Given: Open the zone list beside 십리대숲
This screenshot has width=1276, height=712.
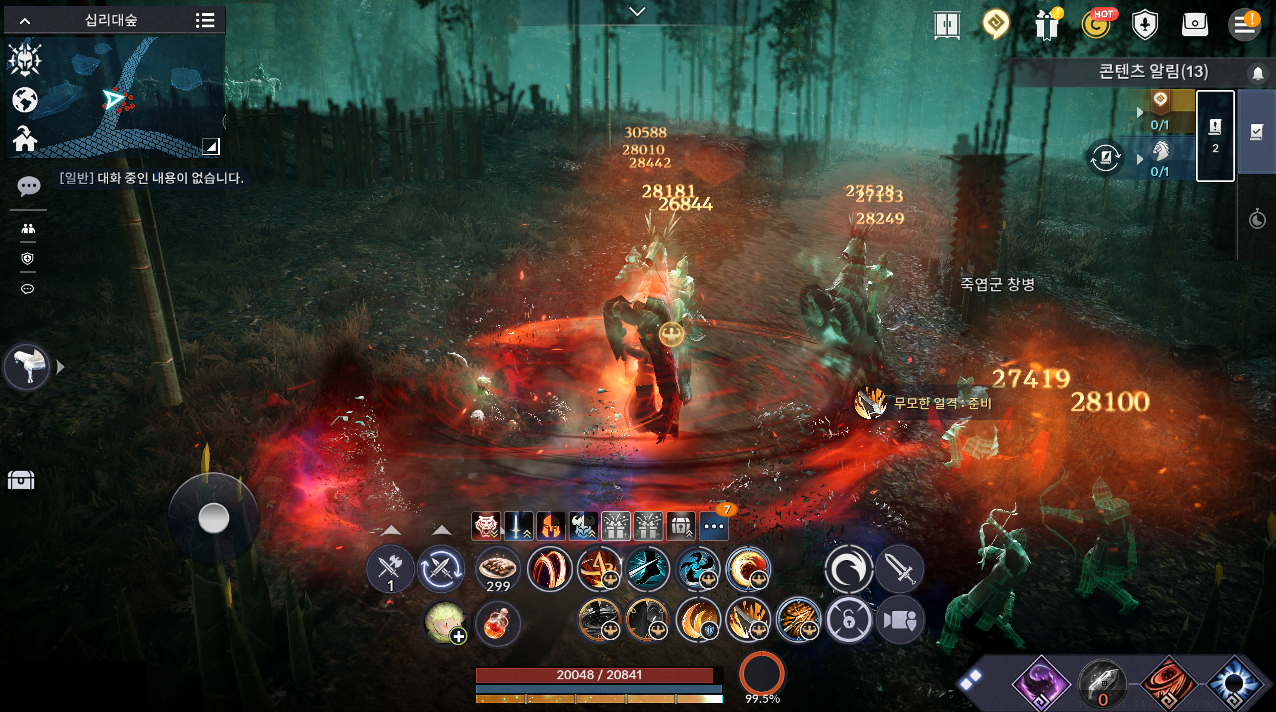Looking at the screenshot, I should click(x=205, y=20).
